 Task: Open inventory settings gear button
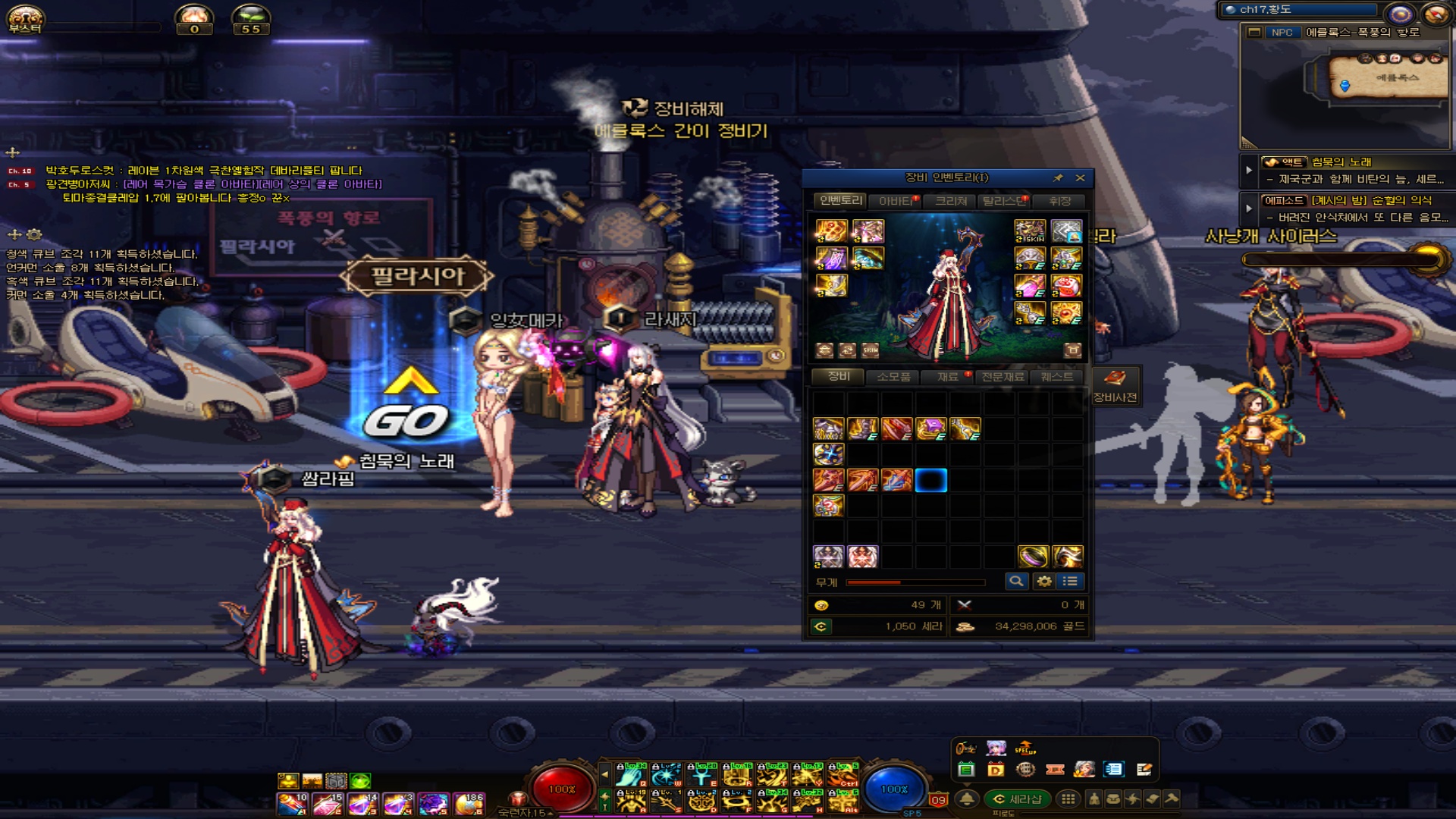click(x=1044, y=582)
